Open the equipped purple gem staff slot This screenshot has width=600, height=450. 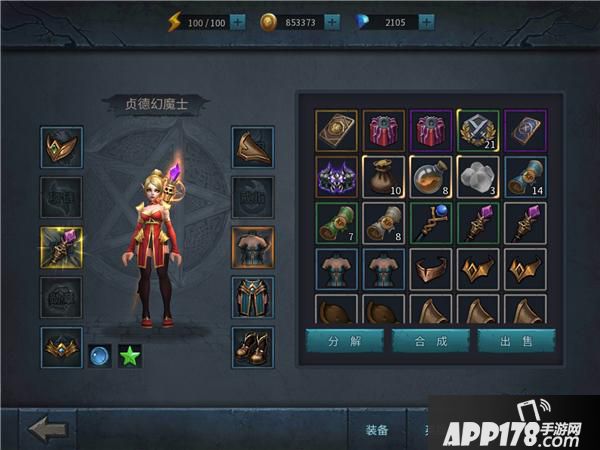(62, 248)
